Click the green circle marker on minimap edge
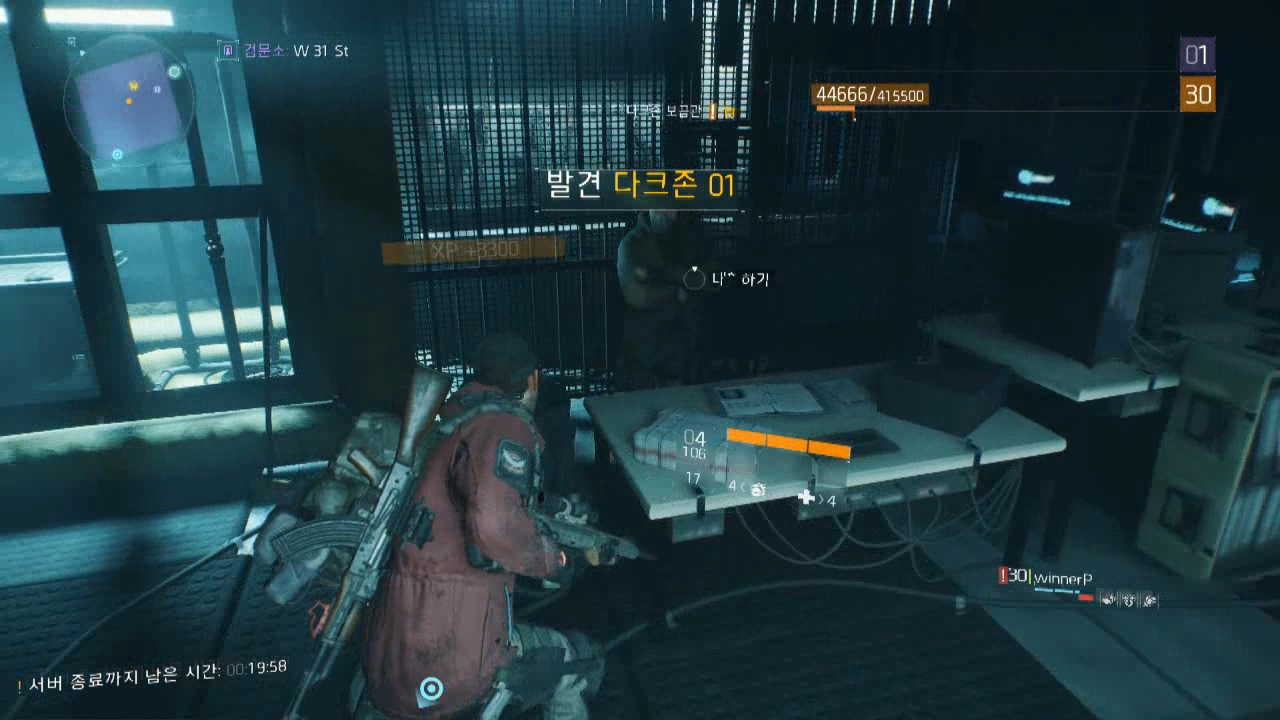The height and width of the screenshot is (720, 1280). pos(175,71)
